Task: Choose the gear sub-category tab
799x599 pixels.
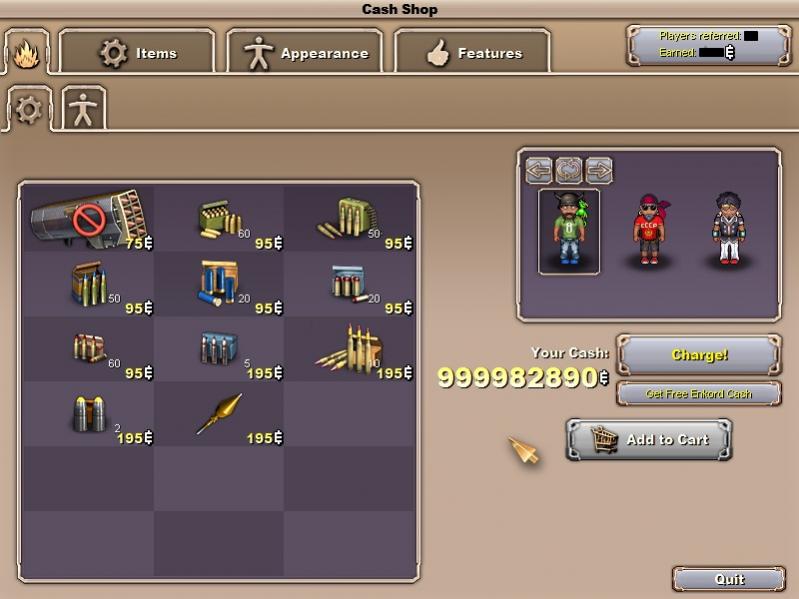Action: pos(28,109)
